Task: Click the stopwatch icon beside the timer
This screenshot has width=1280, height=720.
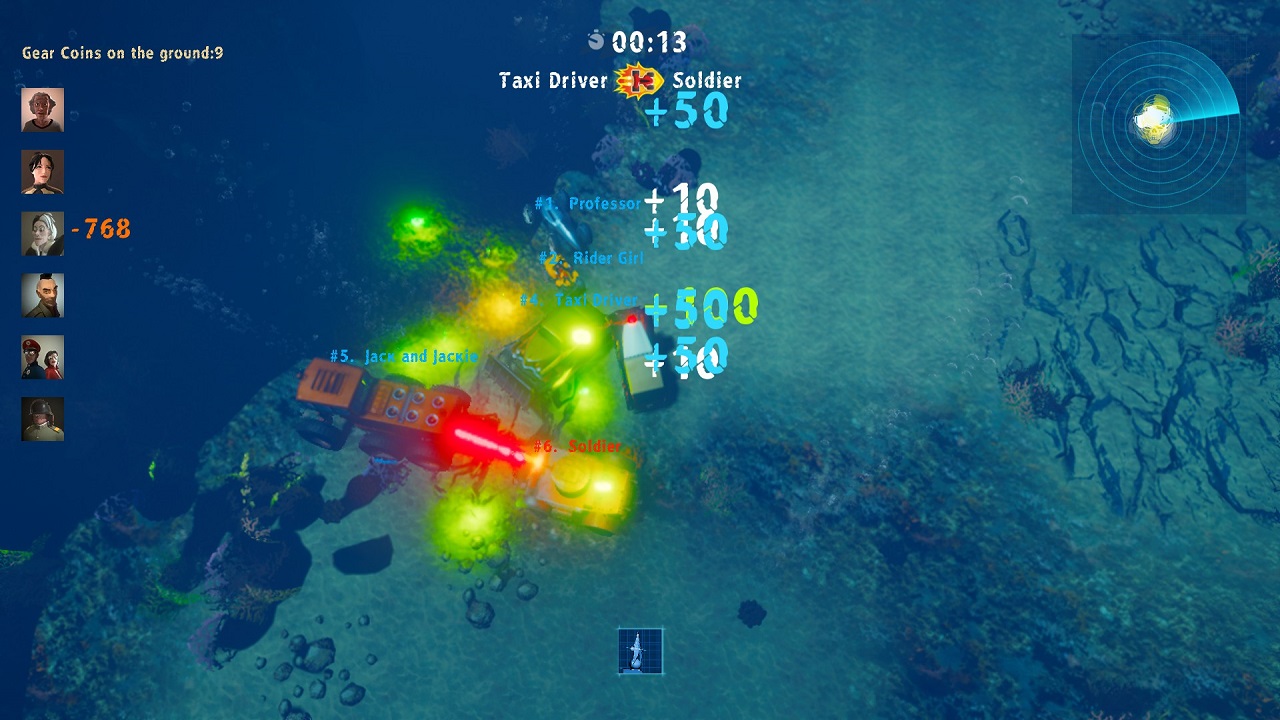Action: pos(596,41)
